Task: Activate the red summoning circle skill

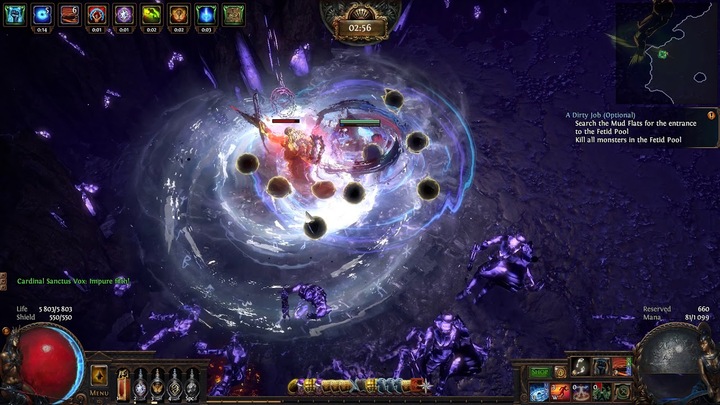Action: pos(581,393)
